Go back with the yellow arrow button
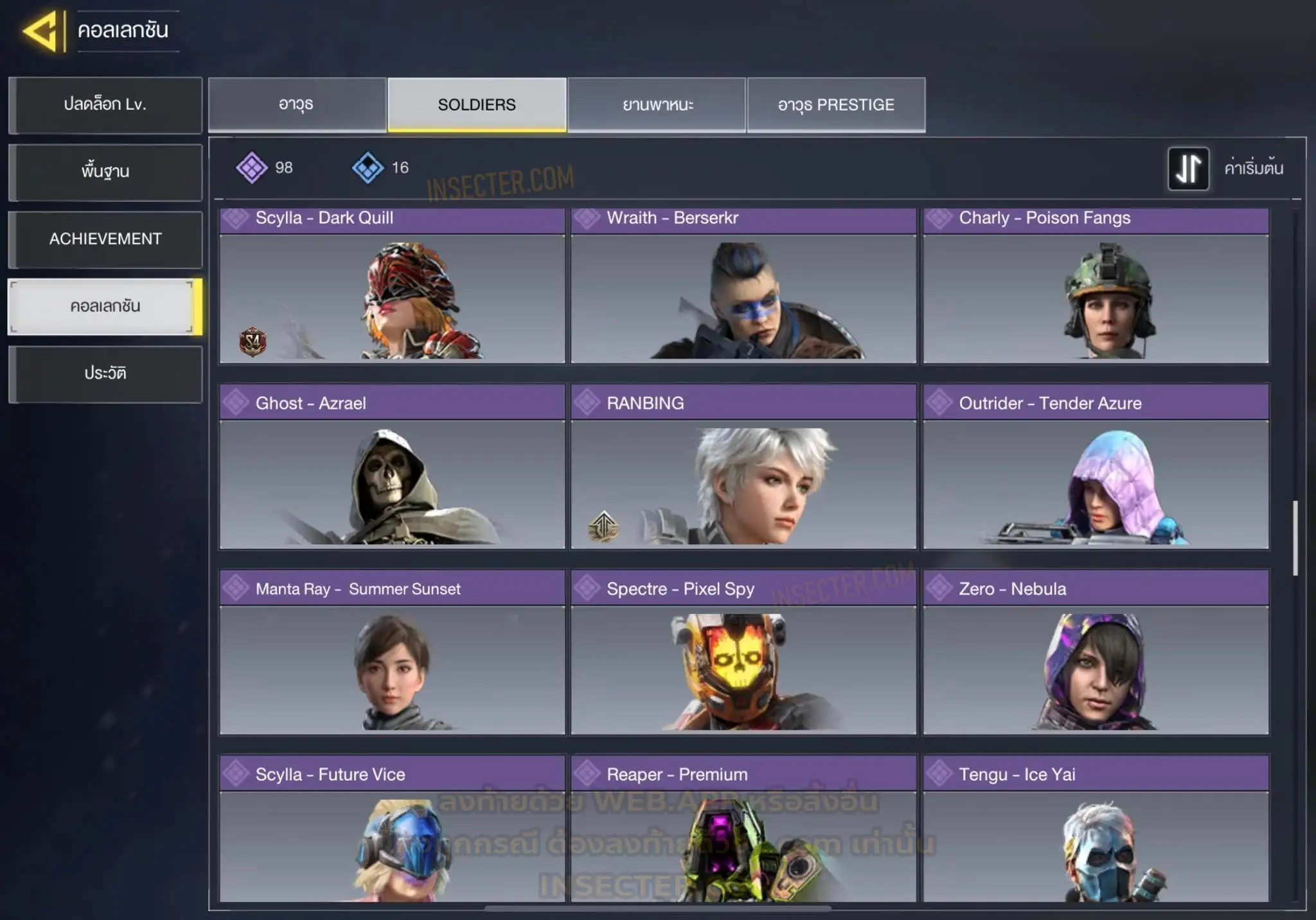Image resolution: width=1316 pixels, height=920 pixels. 42,31
